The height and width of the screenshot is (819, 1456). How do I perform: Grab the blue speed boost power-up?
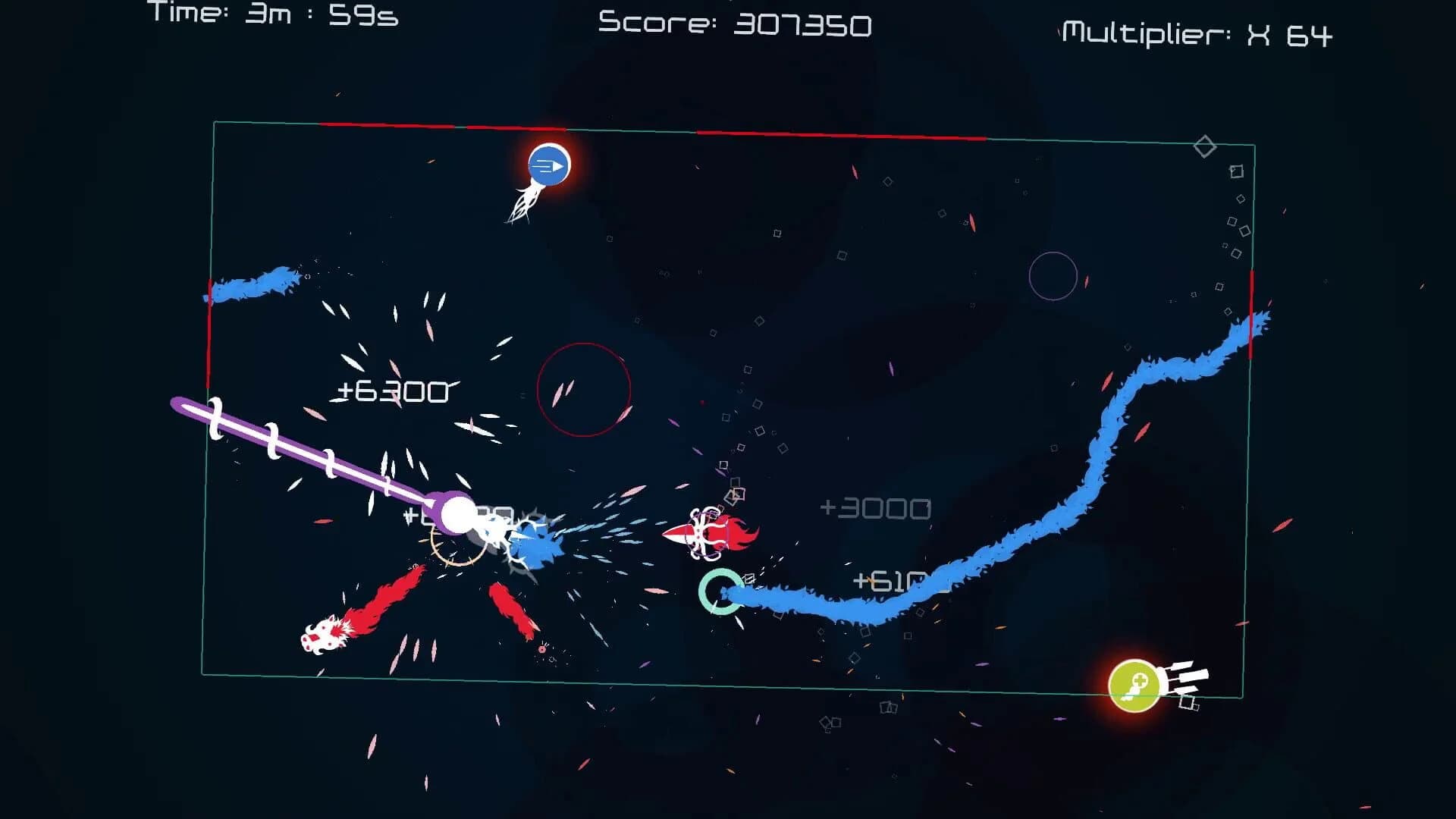pyautogui.click(x=550, y=167)
